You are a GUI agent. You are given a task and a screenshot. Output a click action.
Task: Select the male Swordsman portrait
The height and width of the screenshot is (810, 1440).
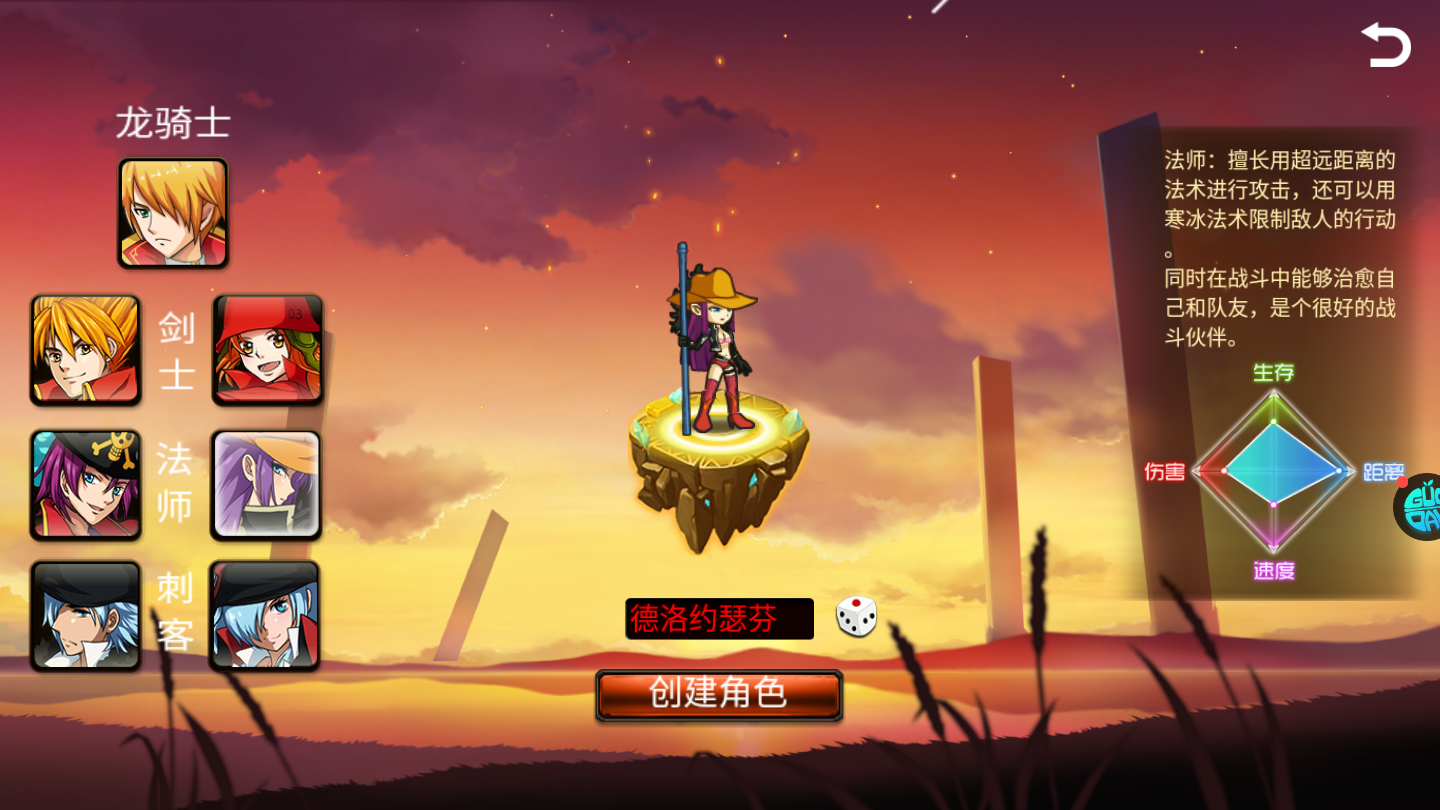(x=85, y=350)
